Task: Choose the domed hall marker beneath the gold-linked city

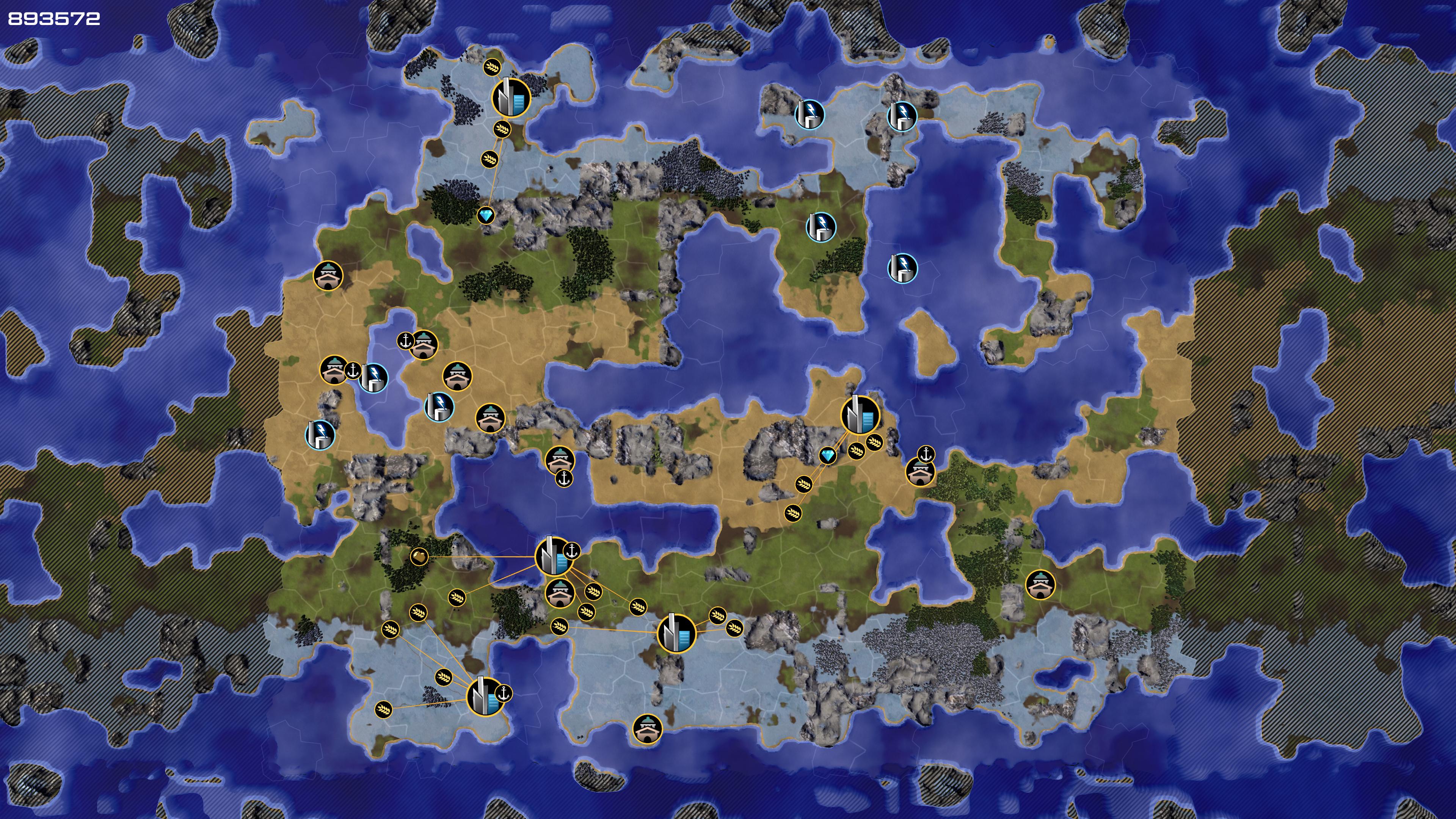Action: click(x=560, y=593)
